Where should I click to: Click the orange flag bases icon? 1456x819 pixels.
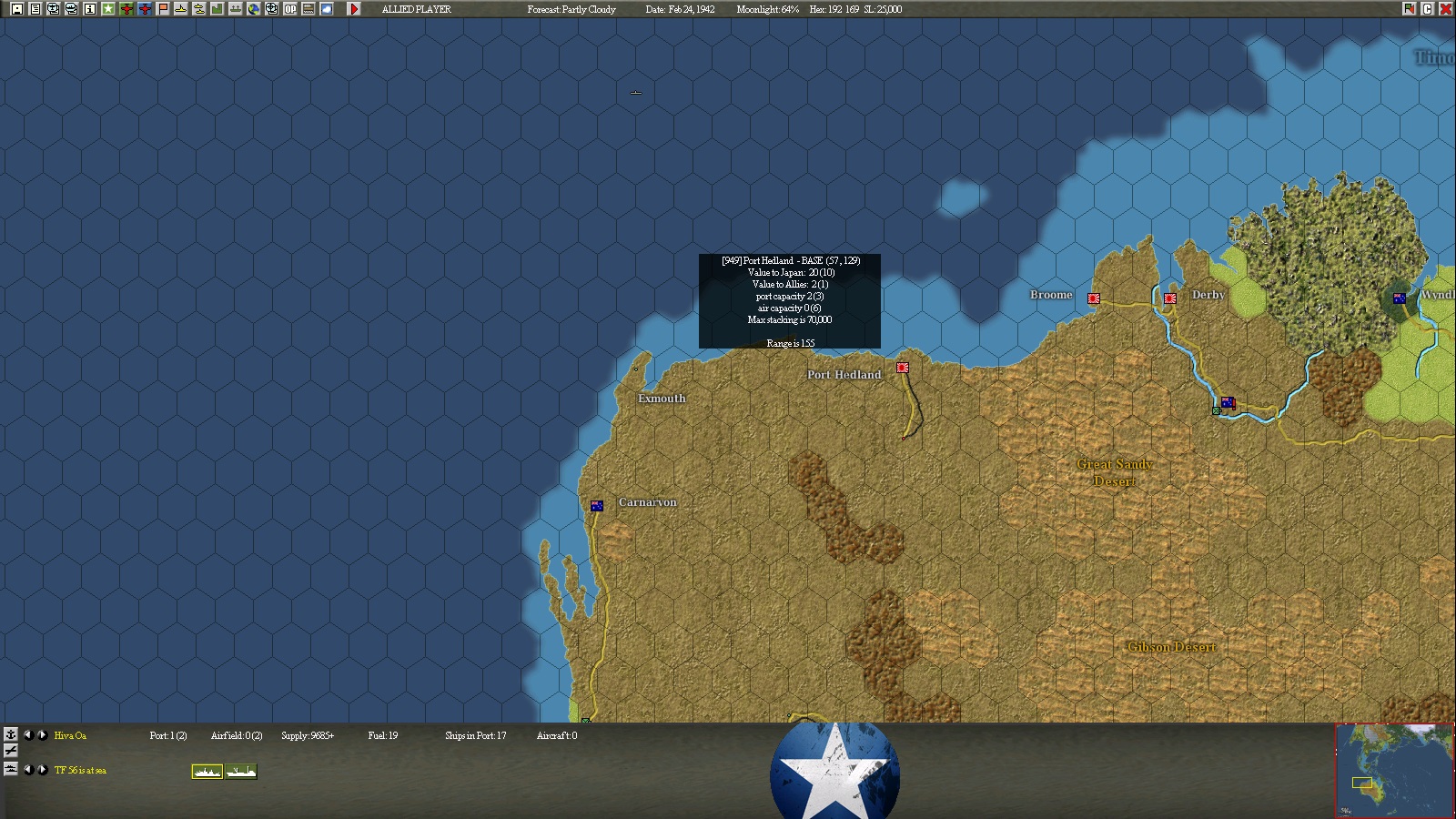tap(162, 9)
